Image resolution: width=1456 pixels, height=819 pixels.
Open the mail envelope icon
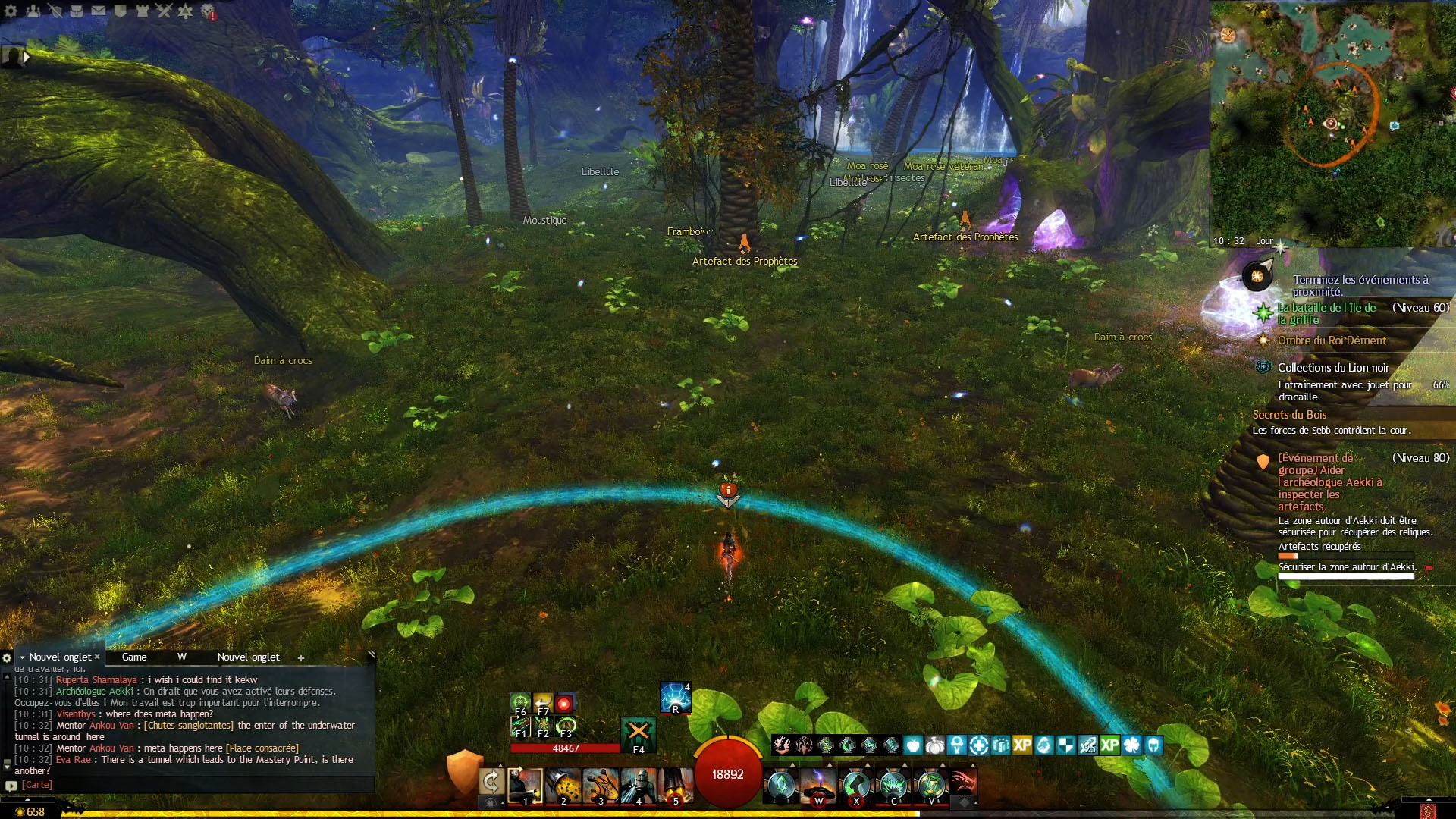[99, 11]
